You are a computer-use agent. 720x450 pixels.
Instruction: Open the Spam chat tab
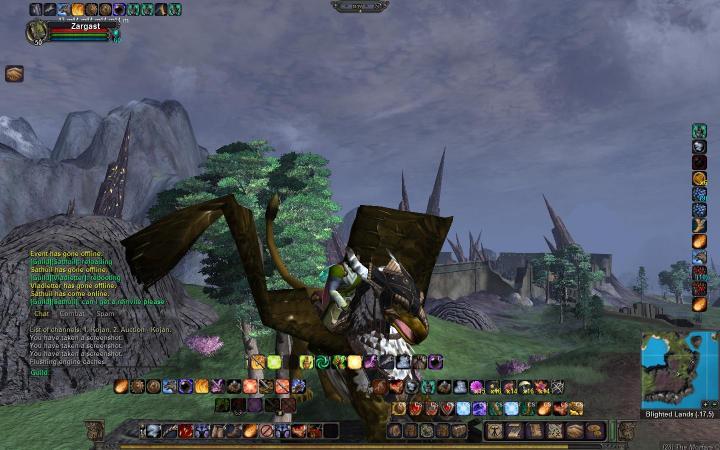(x=105, y=313)
